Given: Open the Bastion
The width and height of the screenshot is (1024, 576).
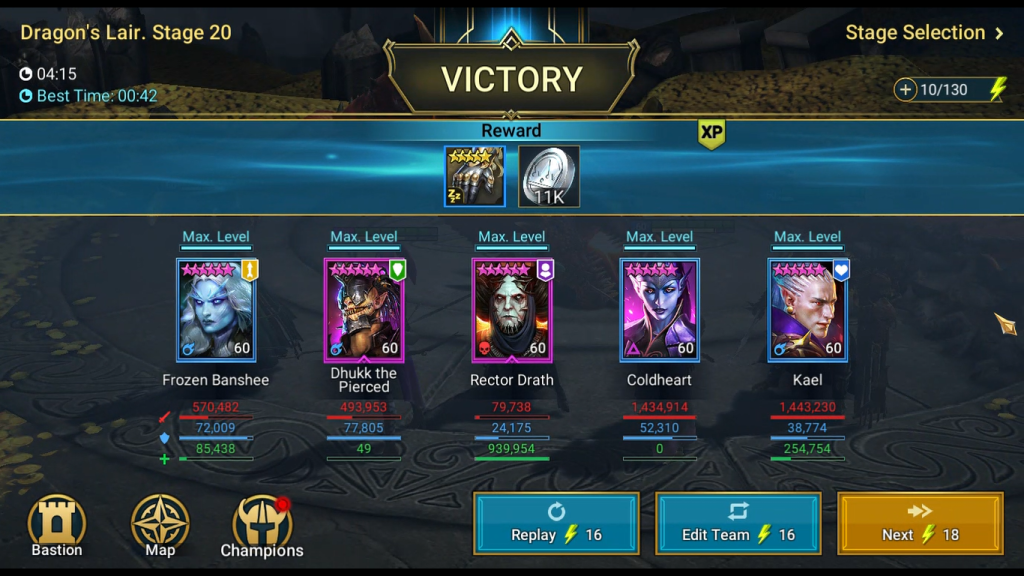Looking at the screenshot, I should pos(57,526).
